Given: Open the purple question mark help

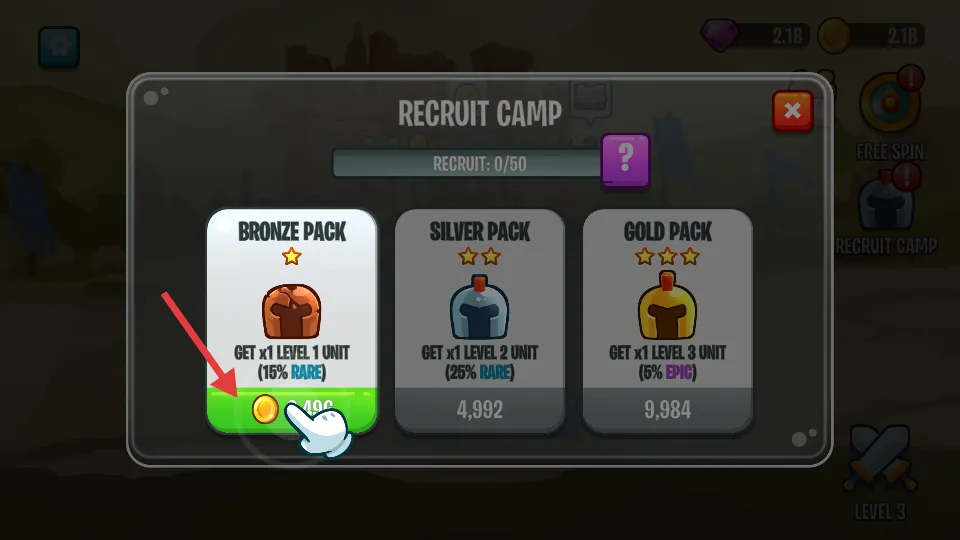Looking at the screenshot, I should click(626, 158).
